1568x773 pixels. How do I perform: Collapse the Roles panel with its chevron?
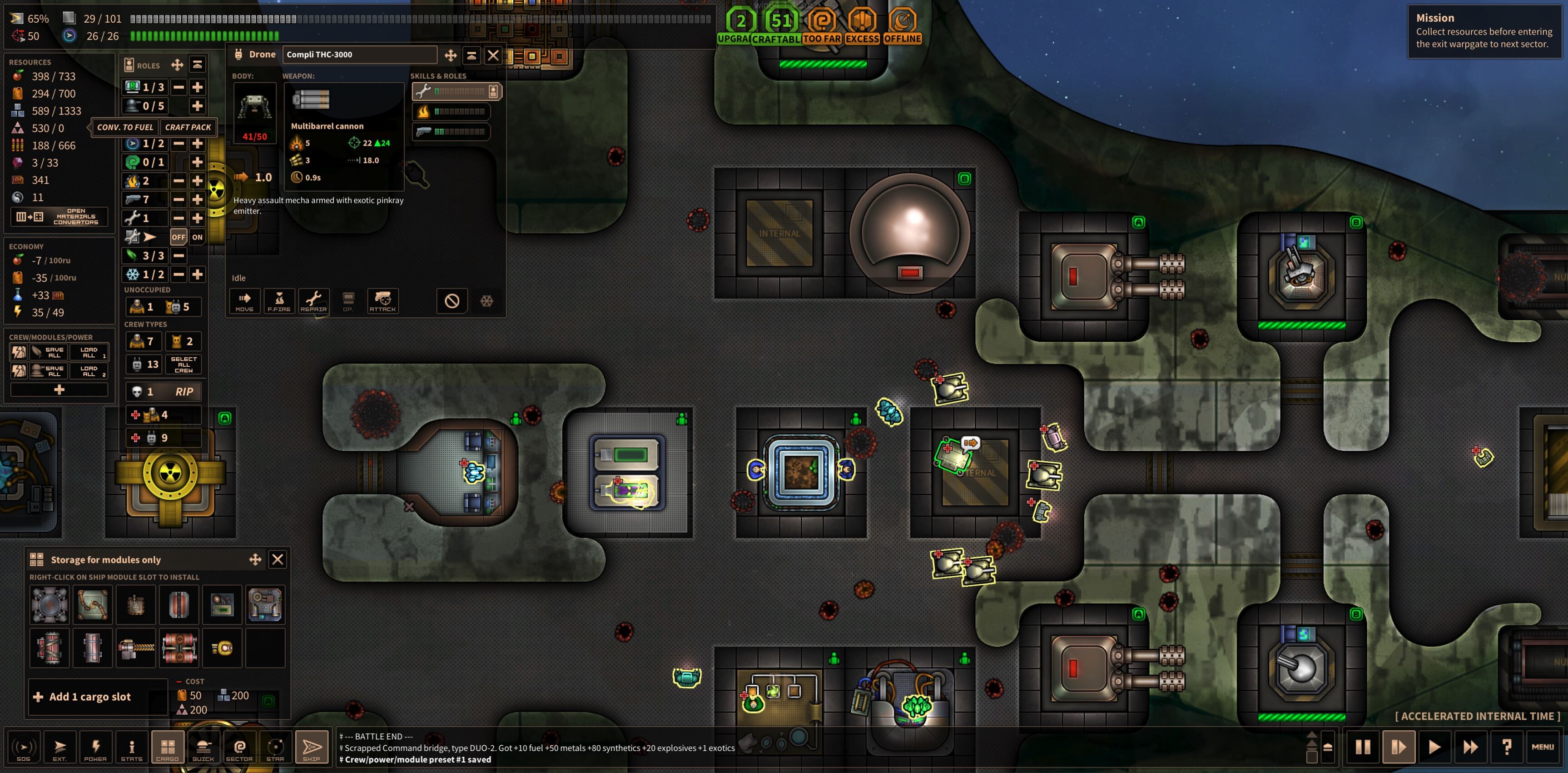click(196, 65)
